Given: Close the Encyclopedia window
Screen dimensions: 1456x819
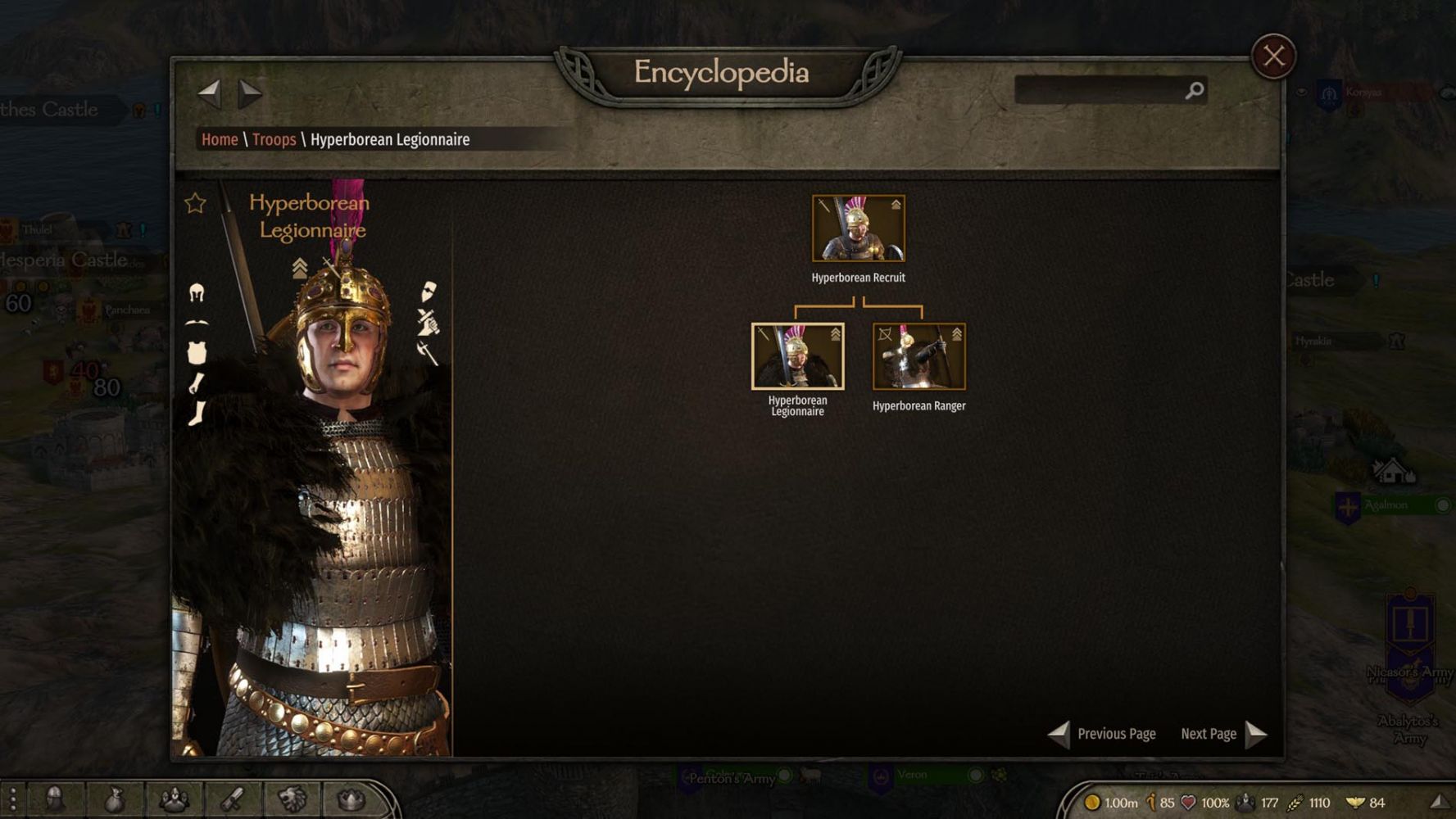Looking at the screenshot, I should 1272,57.
